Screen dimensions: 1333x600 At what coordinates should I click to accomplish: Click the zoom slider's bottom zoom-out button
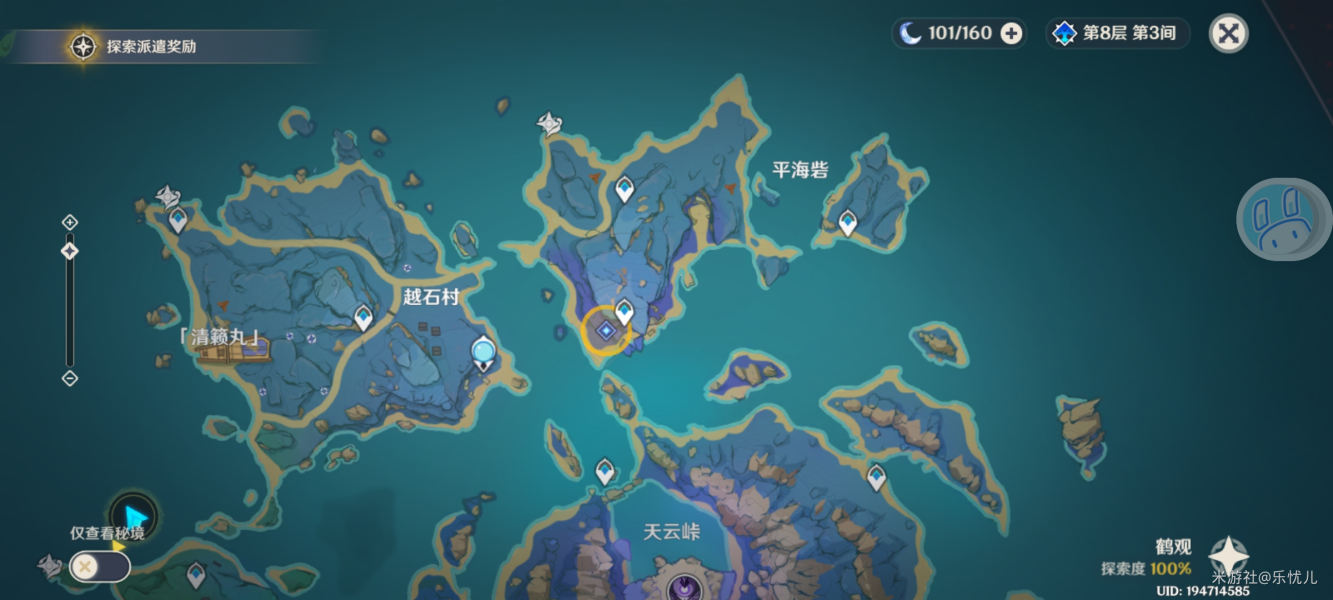70,378
